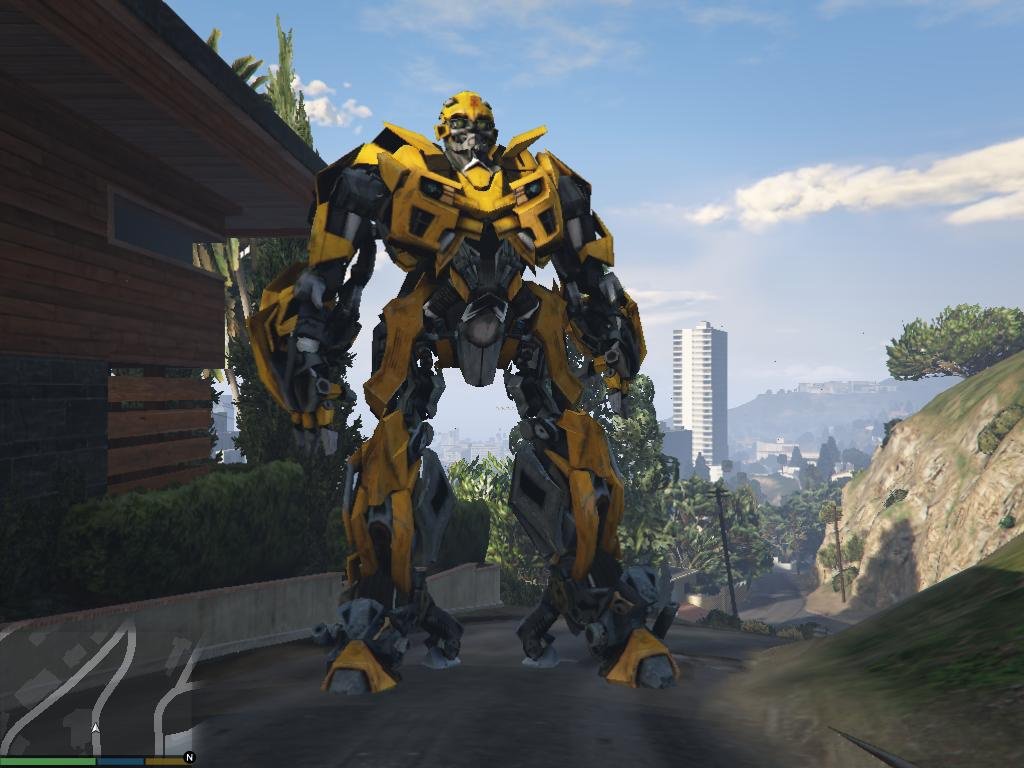Click the white player arrow on minimap
This screenshot has width=1024, height=768.
coord(96,730)
